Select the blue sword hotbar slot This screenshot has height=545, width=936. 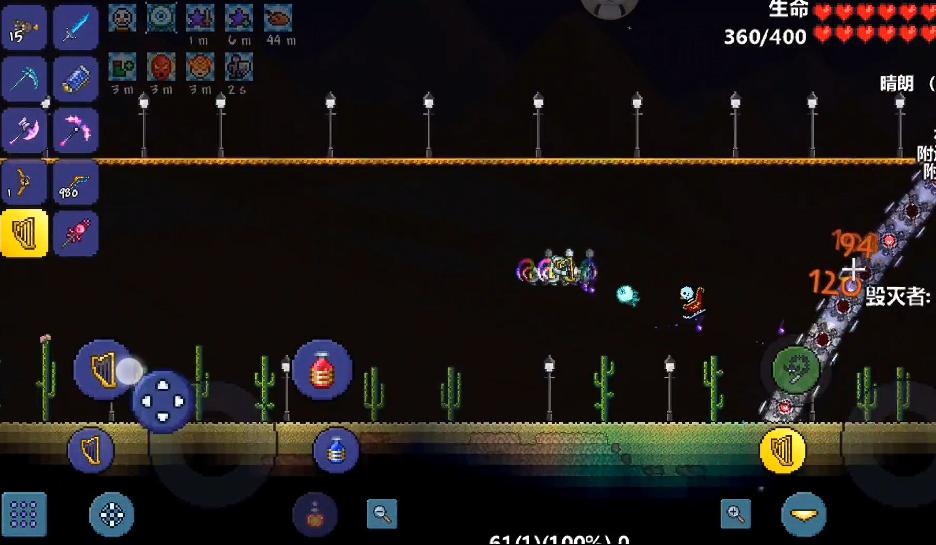[x=76, y=28]
